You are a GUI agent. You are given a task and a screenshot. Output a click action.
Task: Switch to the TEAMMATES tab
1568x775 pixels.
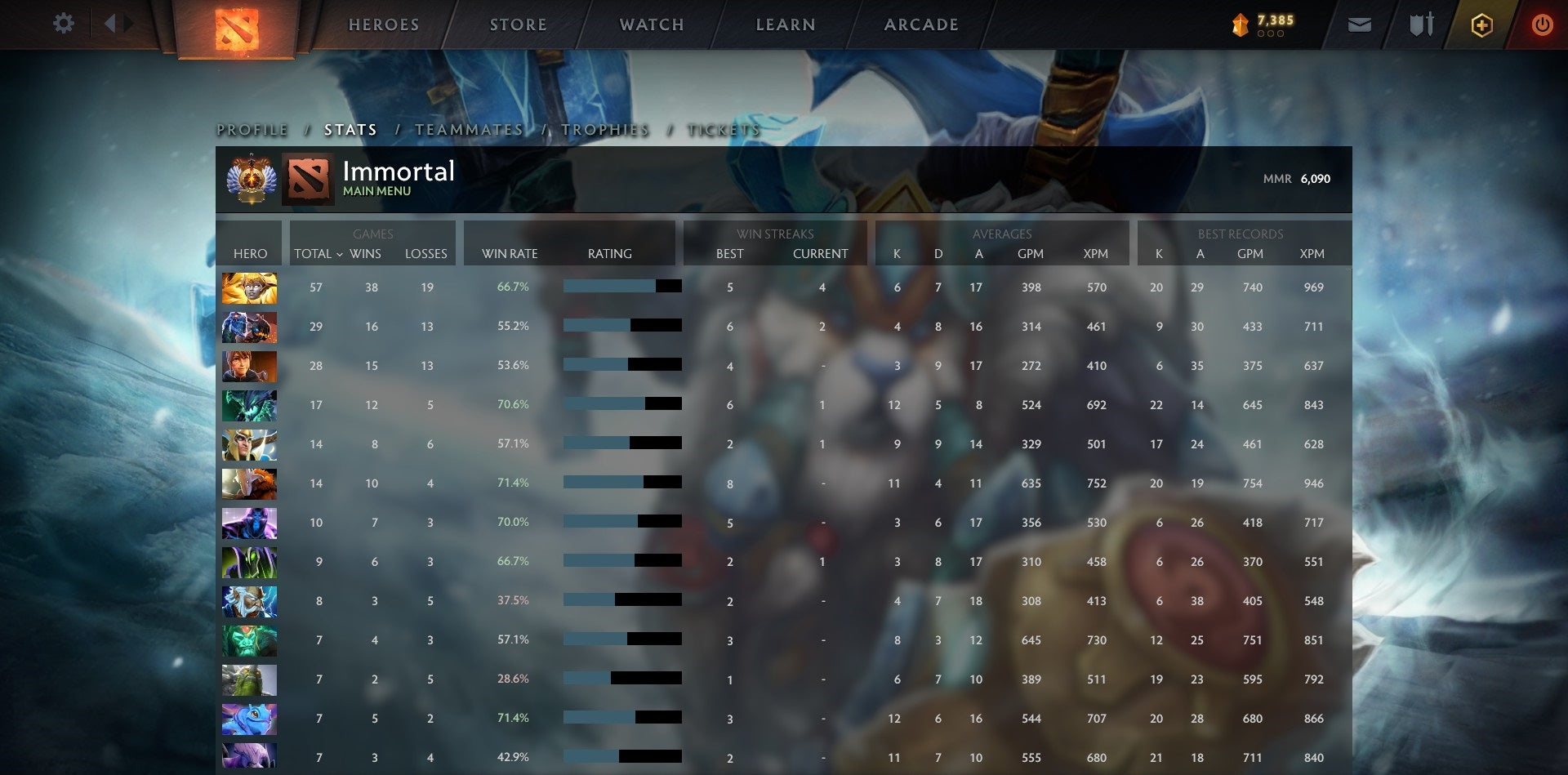(469, 129)
